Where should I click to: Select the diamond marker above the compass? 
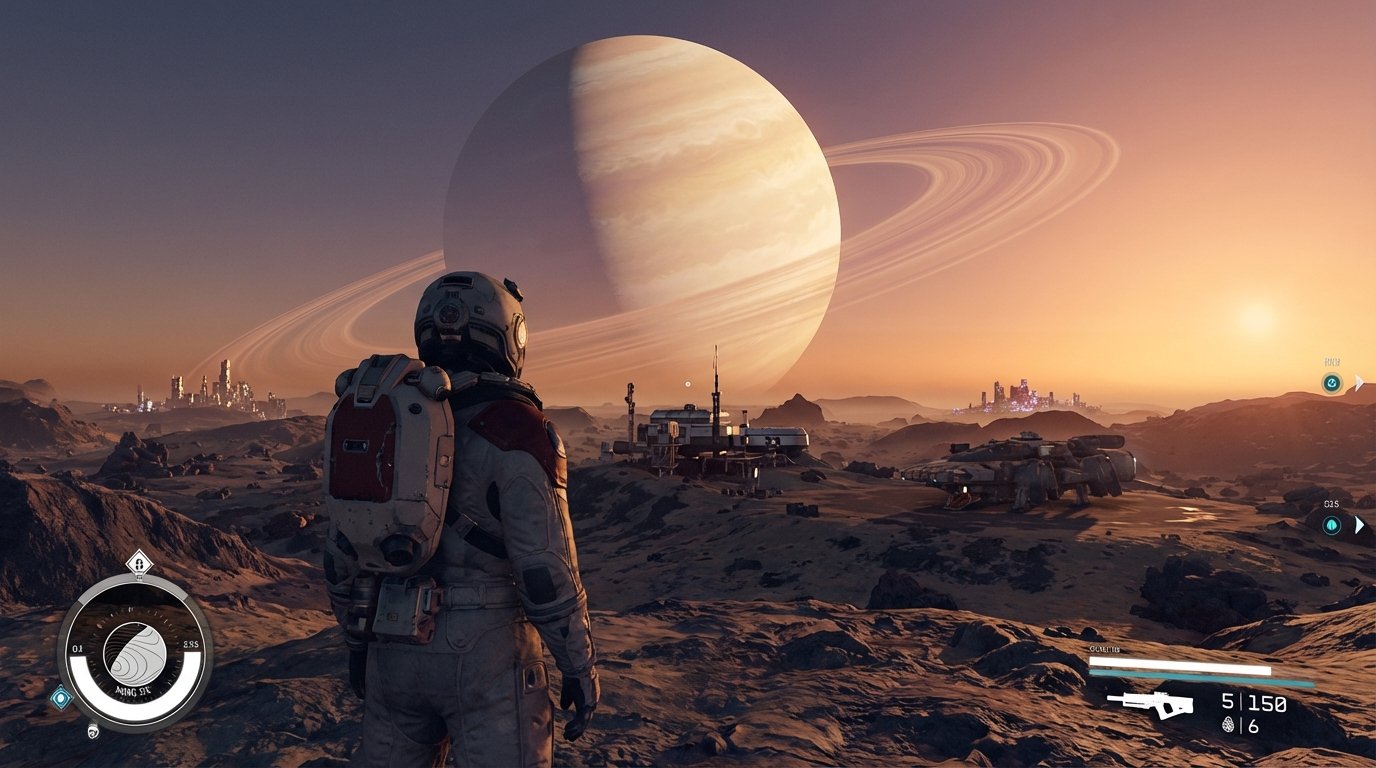pos(138,565)
